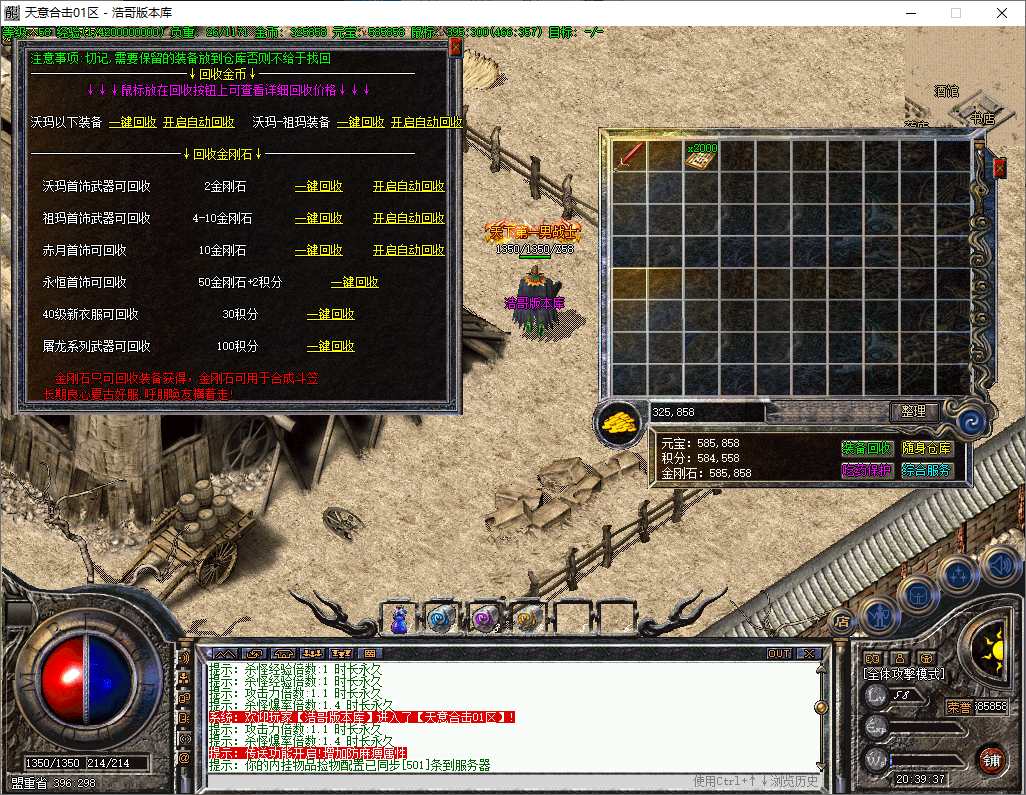
Task: Open the 铺 shop button
Action: (991, 759)
